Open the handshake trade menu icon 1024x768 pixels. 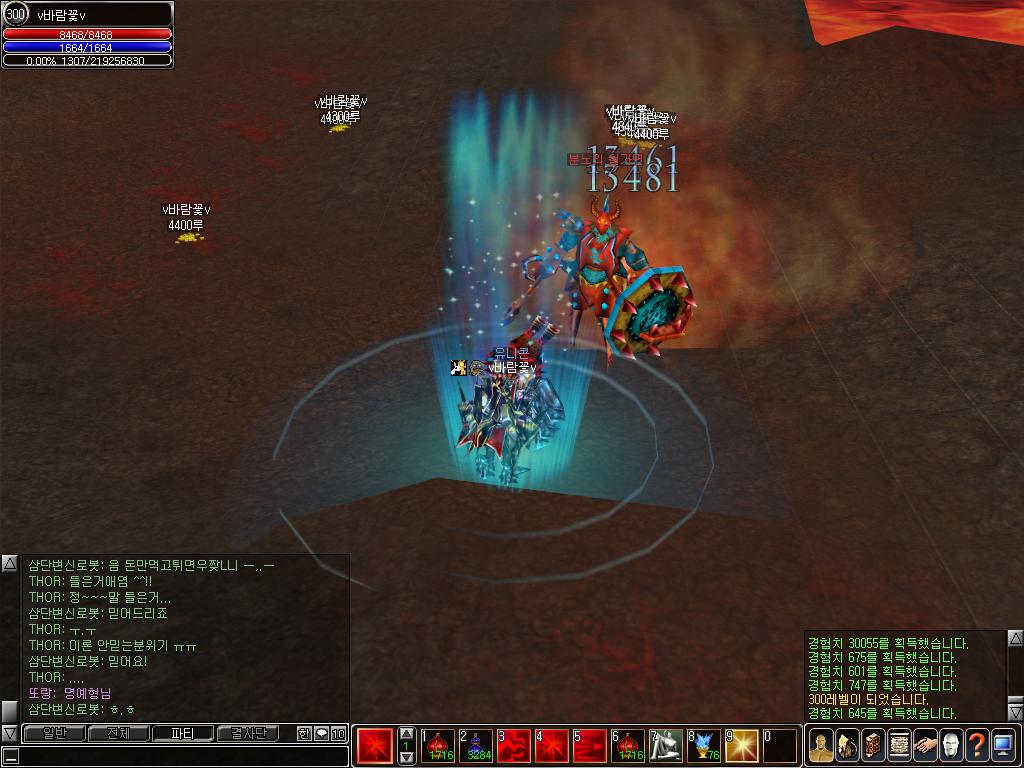point(925,746)
